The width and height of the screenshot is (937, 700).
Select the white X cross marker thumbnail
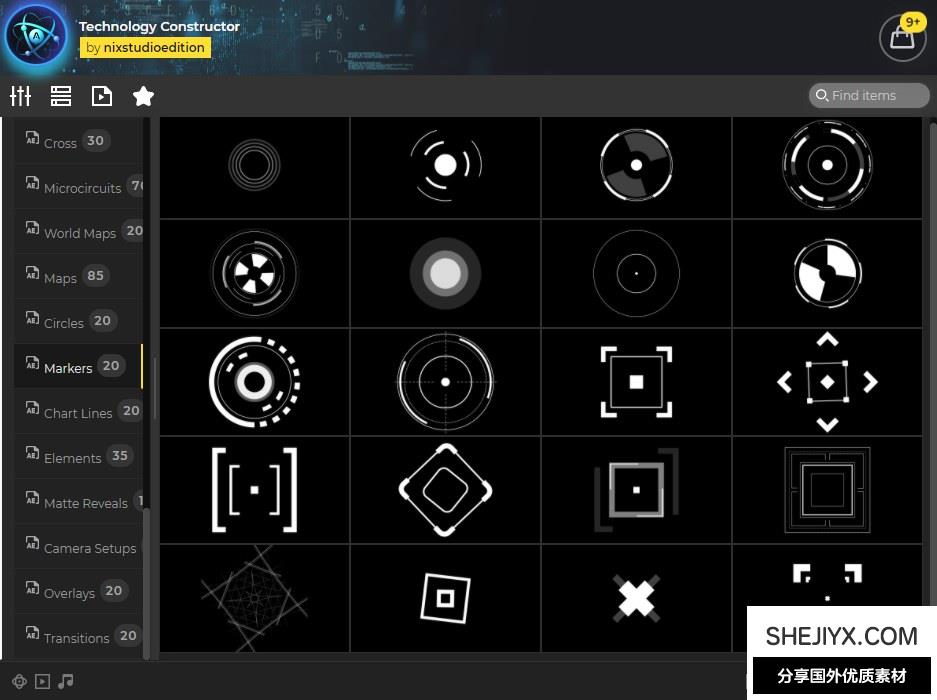pos(636,598)
